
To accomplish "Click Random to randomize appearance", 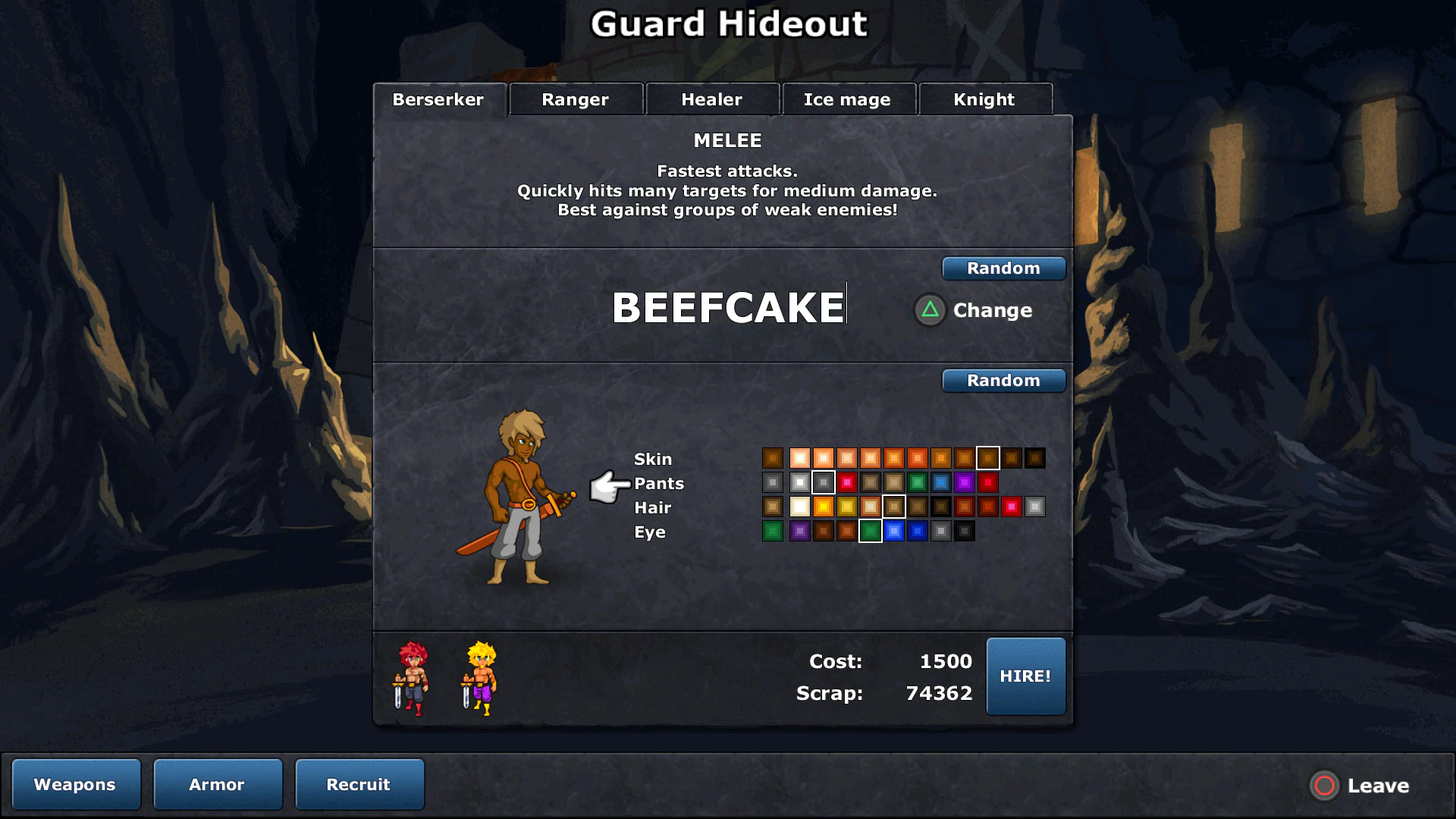I will point(1003,380).
